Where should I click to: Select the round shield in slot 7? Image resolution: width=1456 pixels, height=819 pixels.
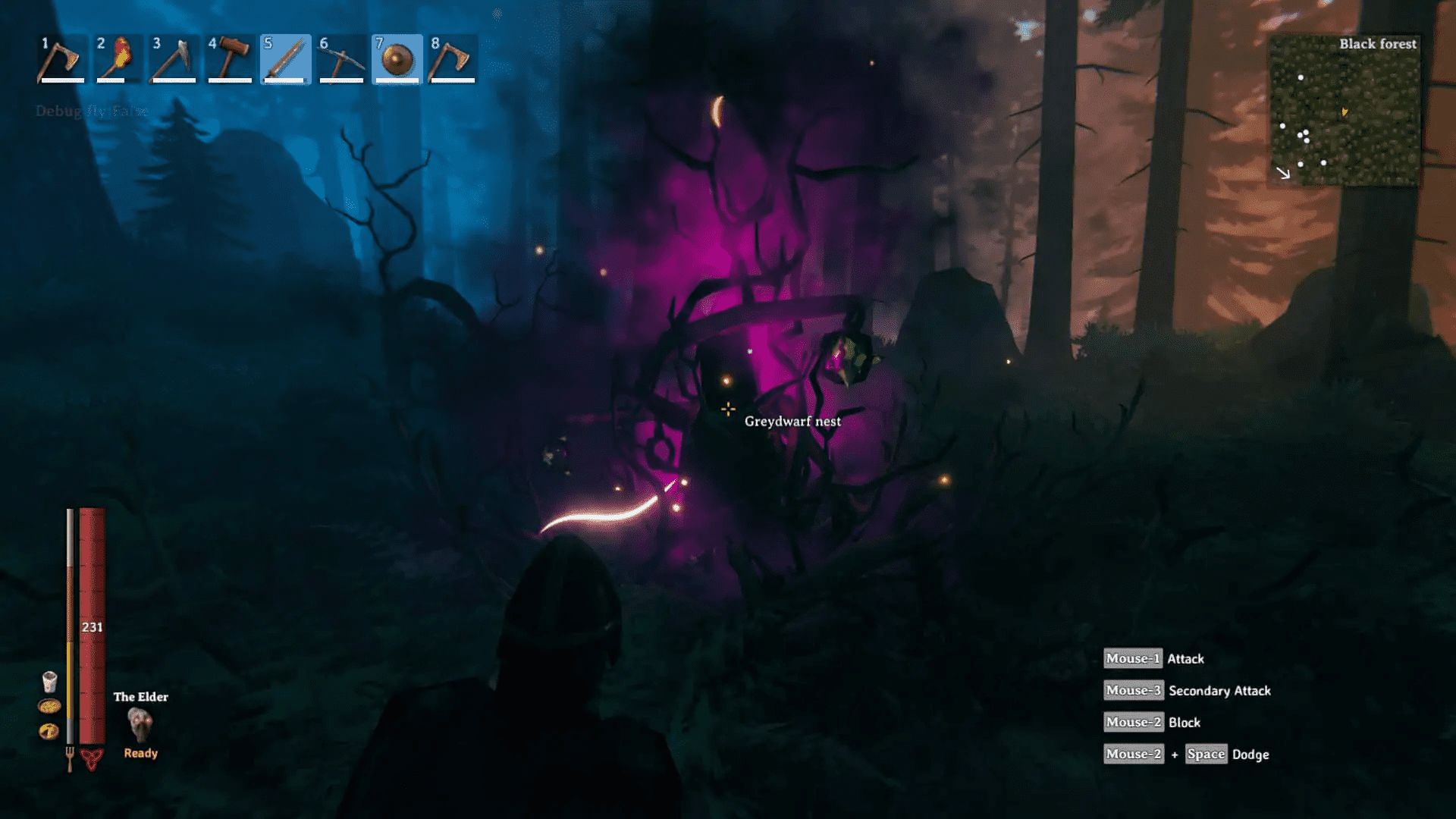point(397,59)
